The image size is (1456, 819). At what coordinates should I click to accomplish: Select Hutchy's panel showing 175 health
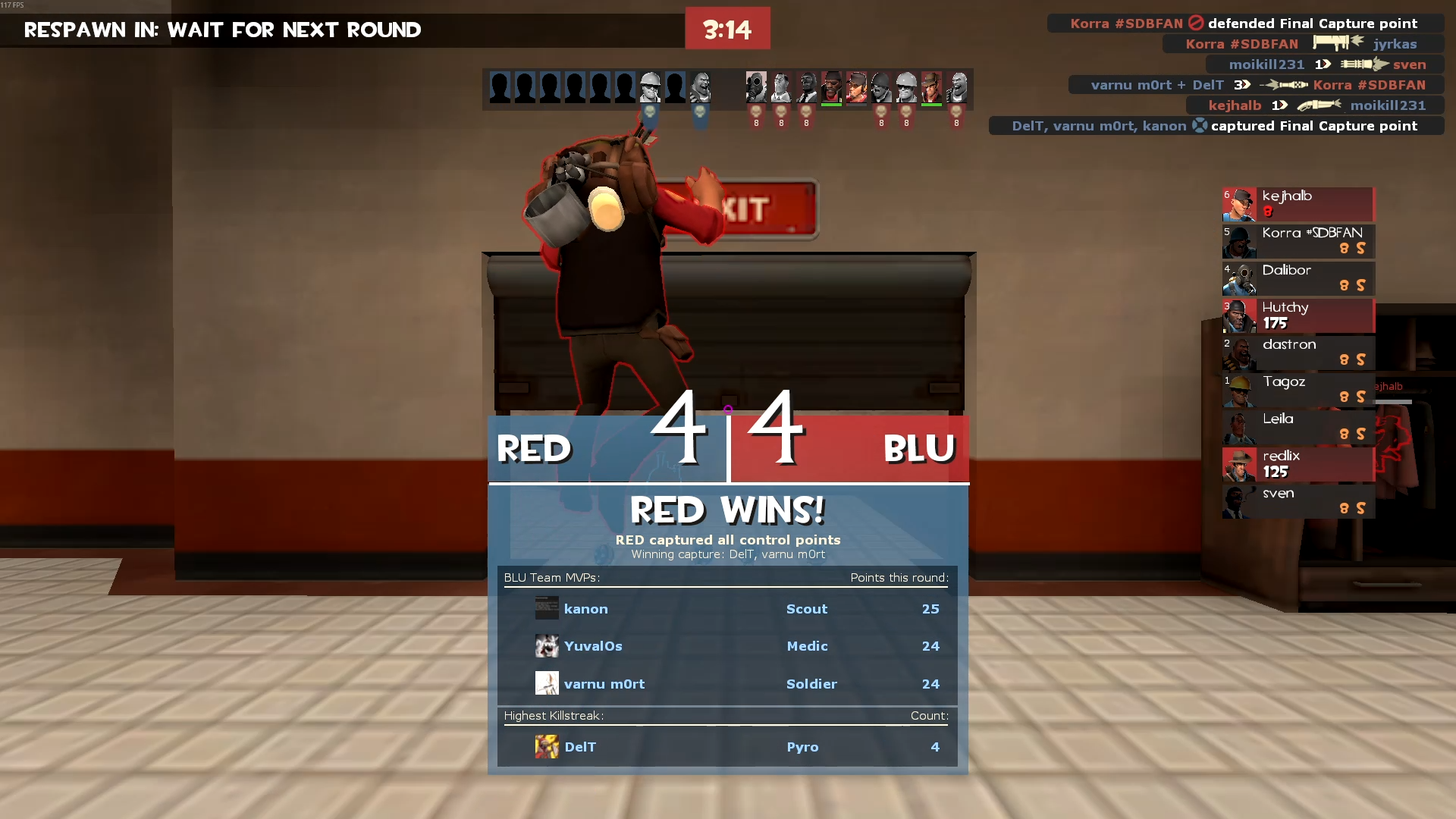coord(1298,315)
